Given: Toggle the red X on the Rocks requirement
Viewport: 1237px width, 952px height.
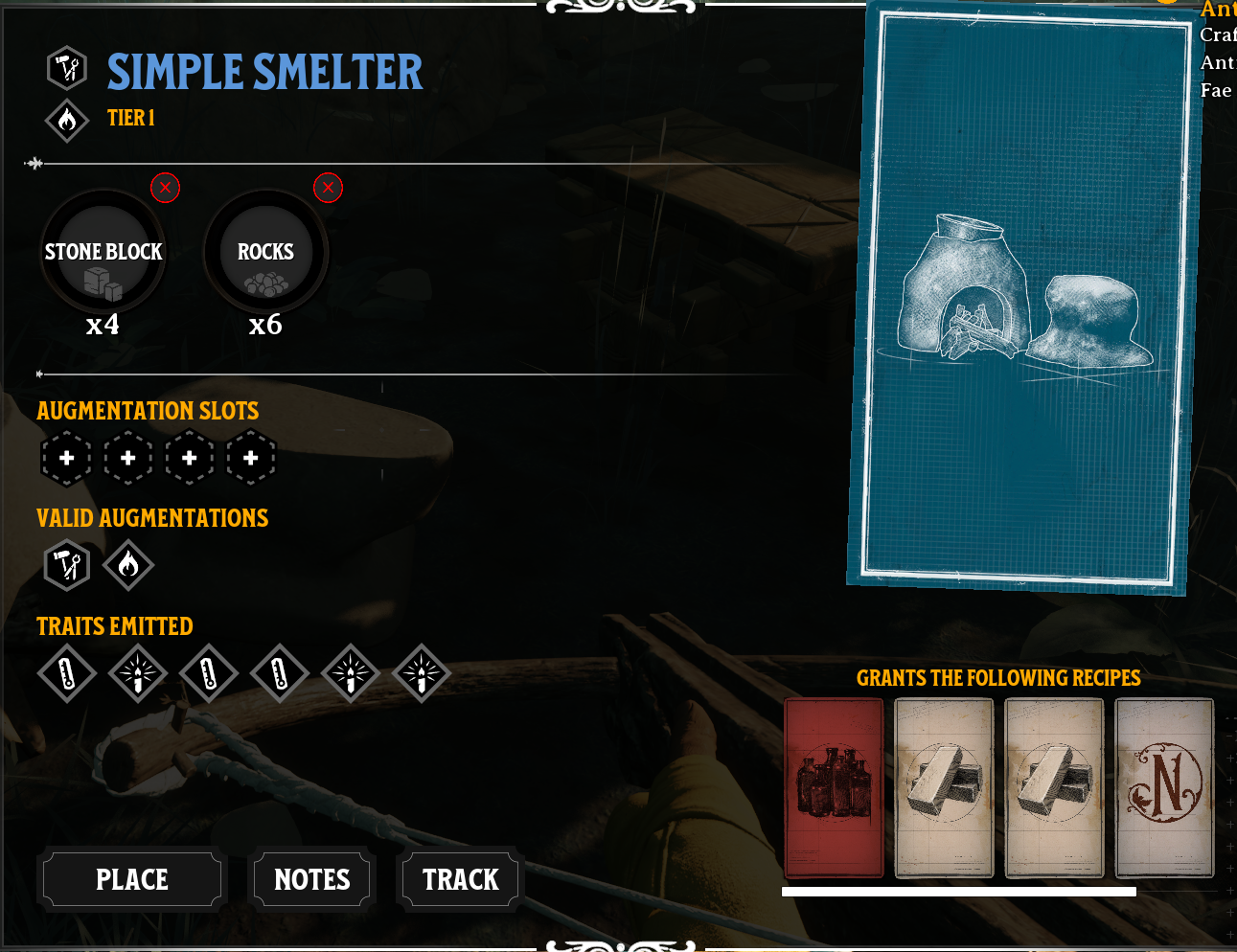Looking at the screenshot, I should (x=328, y=188).
